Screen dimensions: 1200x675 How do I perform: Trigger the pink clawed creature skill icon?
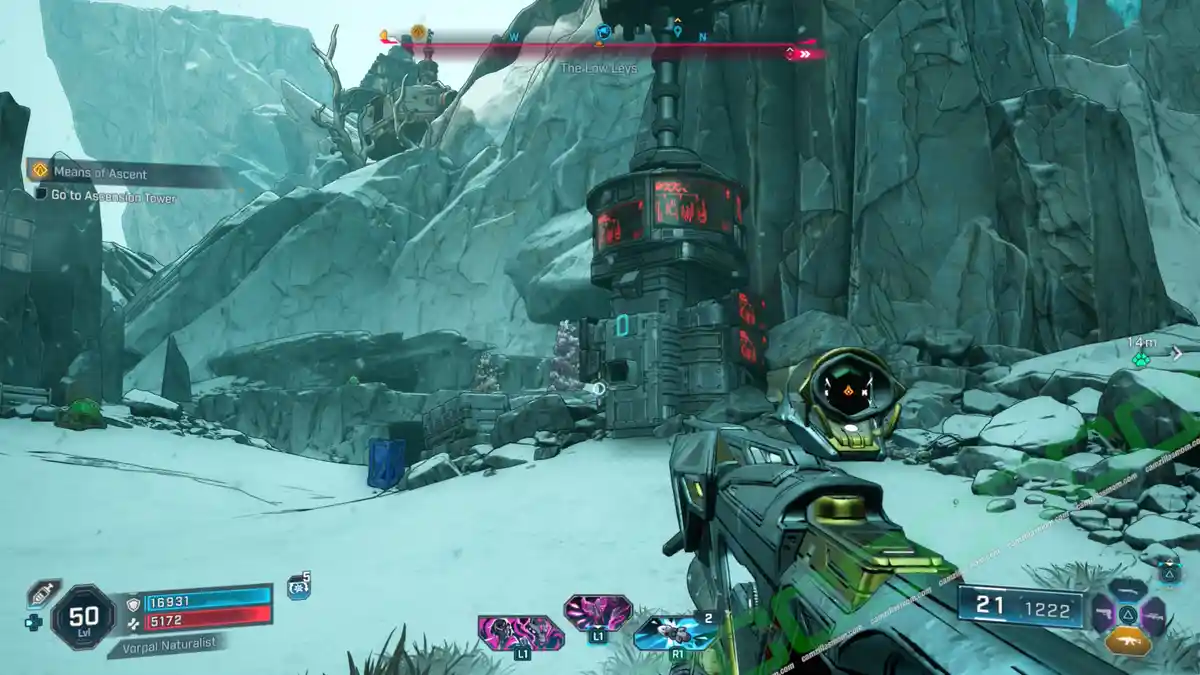click(x=597, y=611)
